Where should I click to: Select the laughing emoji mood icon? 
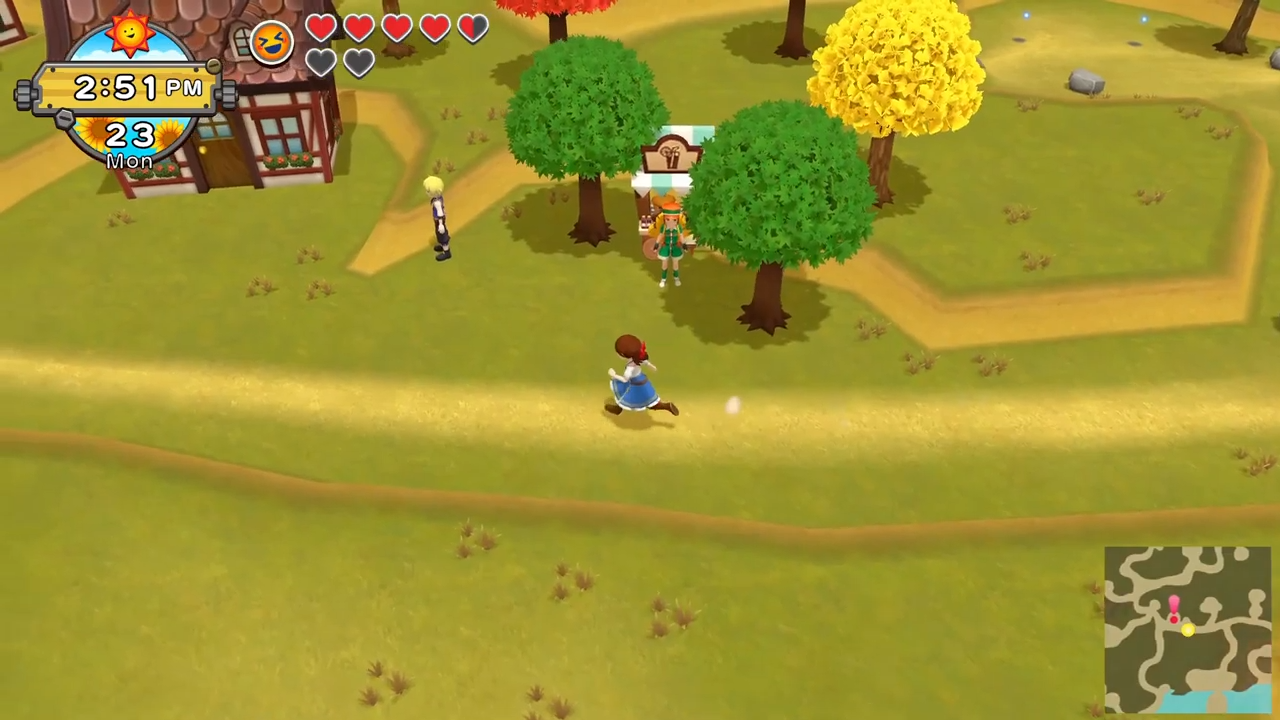pyautogui.click(x=270, y=40)
